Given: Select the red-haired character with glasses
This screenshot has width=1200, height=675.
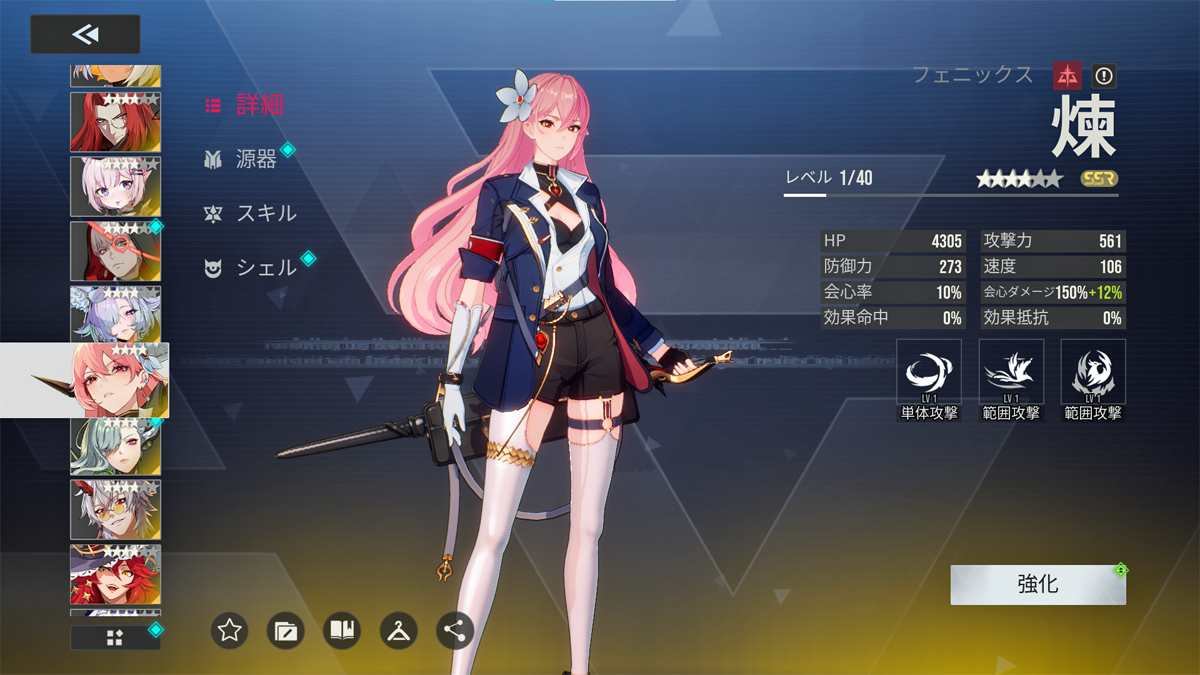Looking at the screenshot, I should [x=115, y=122].
